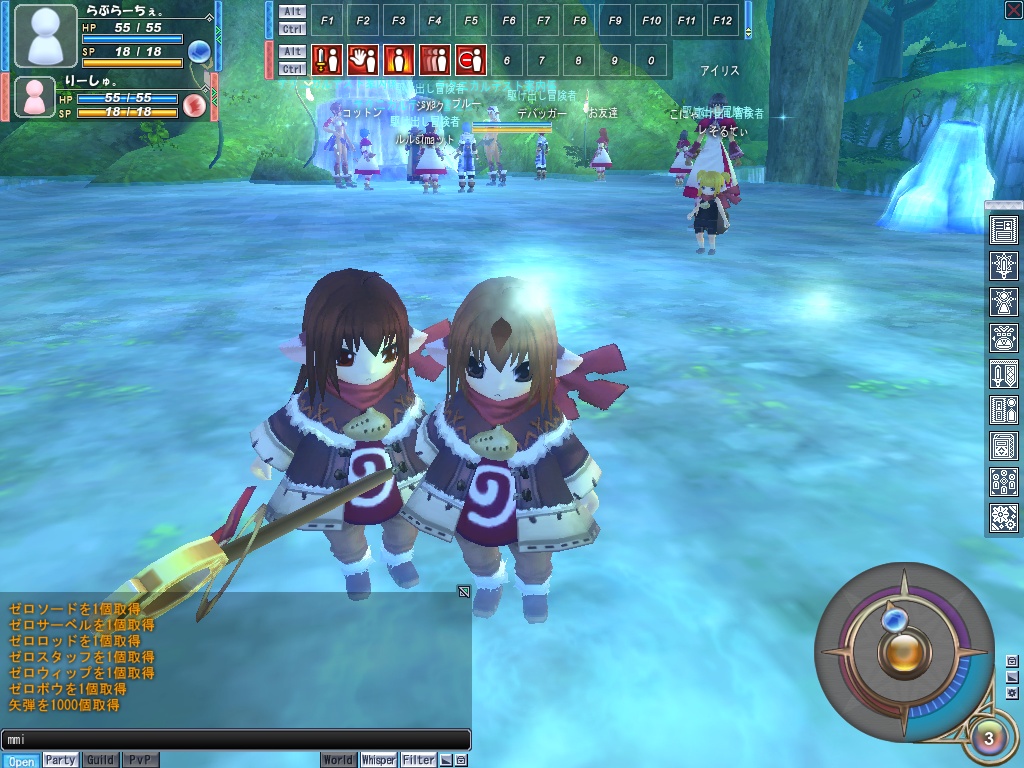Select party member りーしゅ。 portrait

(x=34, y=97)
